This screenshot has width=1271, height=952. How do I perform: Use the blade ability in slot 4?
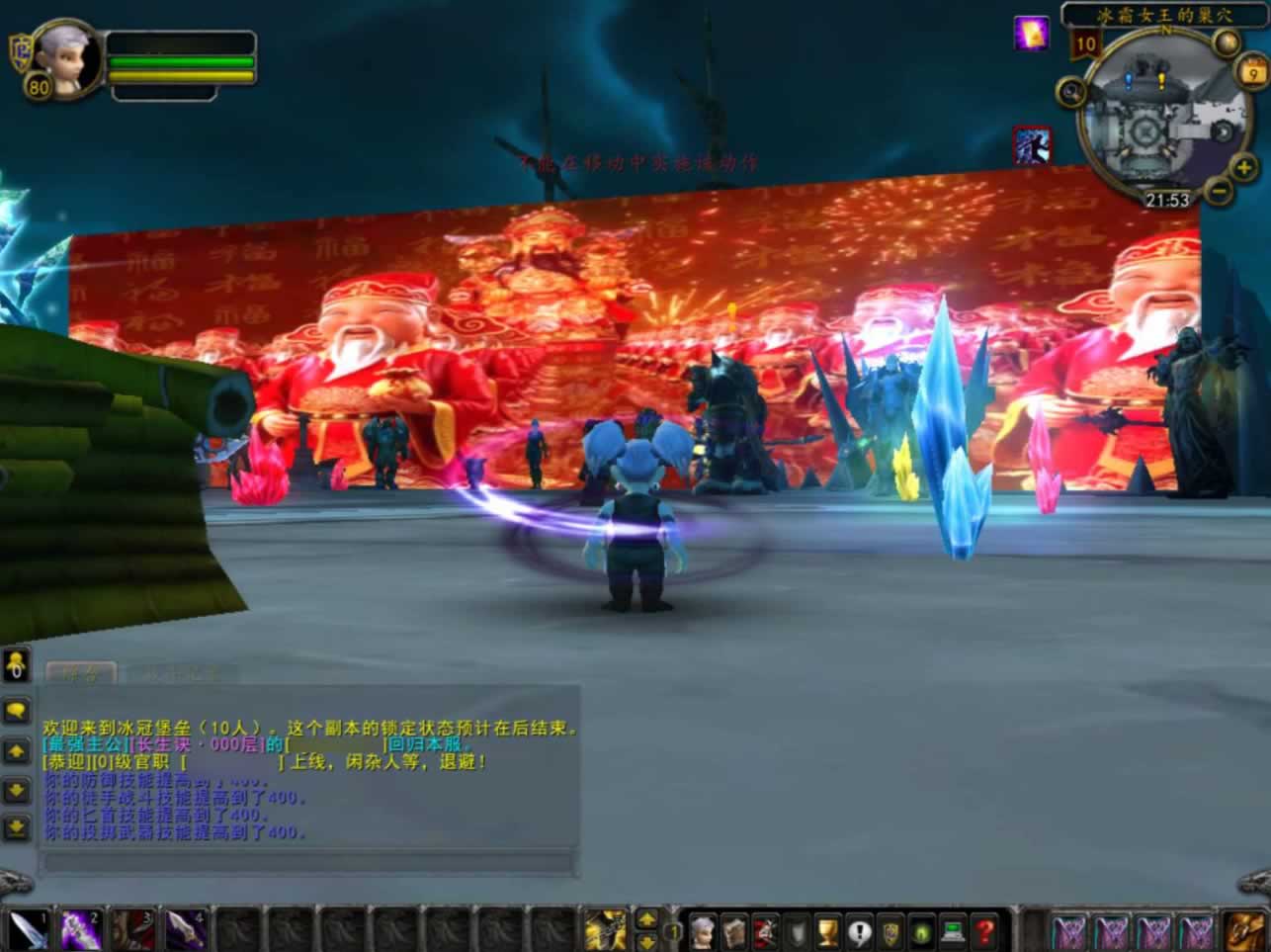185,929
